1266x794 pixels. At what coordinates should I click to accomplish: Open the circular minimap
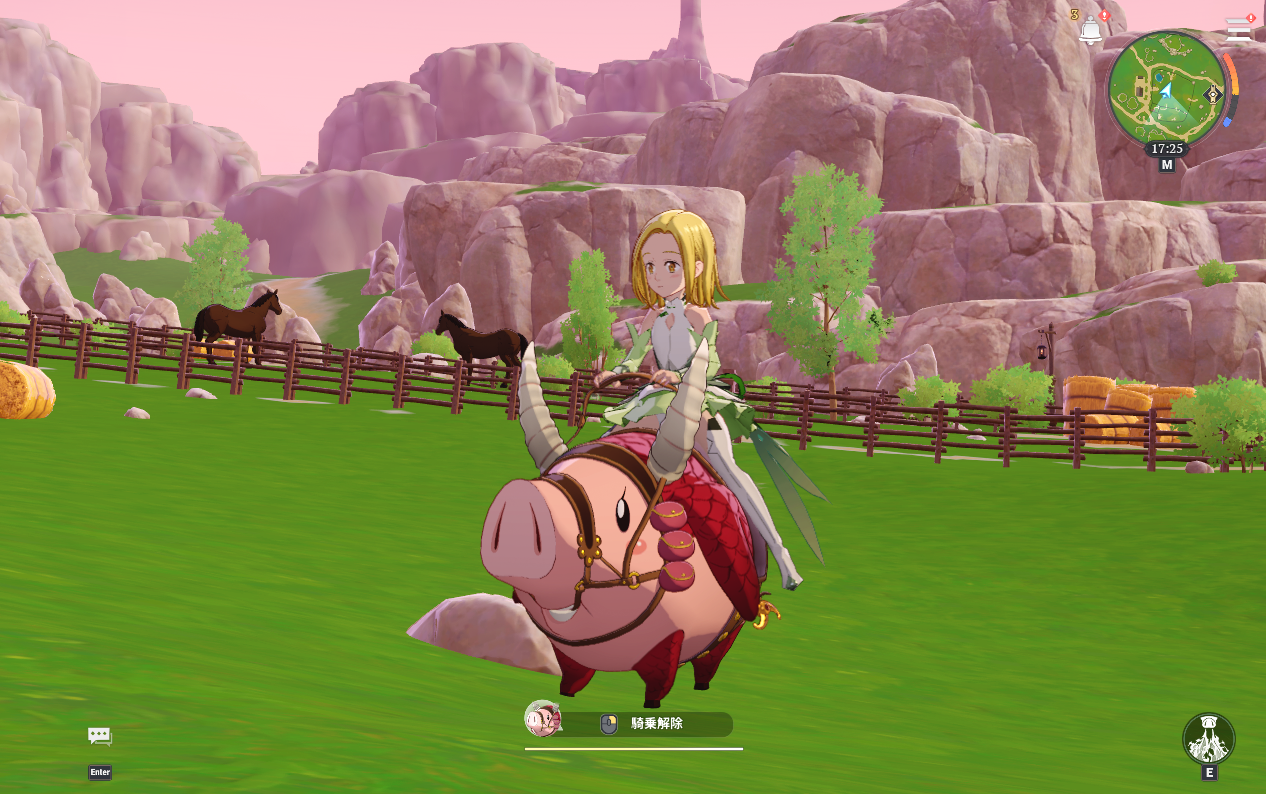(1165, 89)
